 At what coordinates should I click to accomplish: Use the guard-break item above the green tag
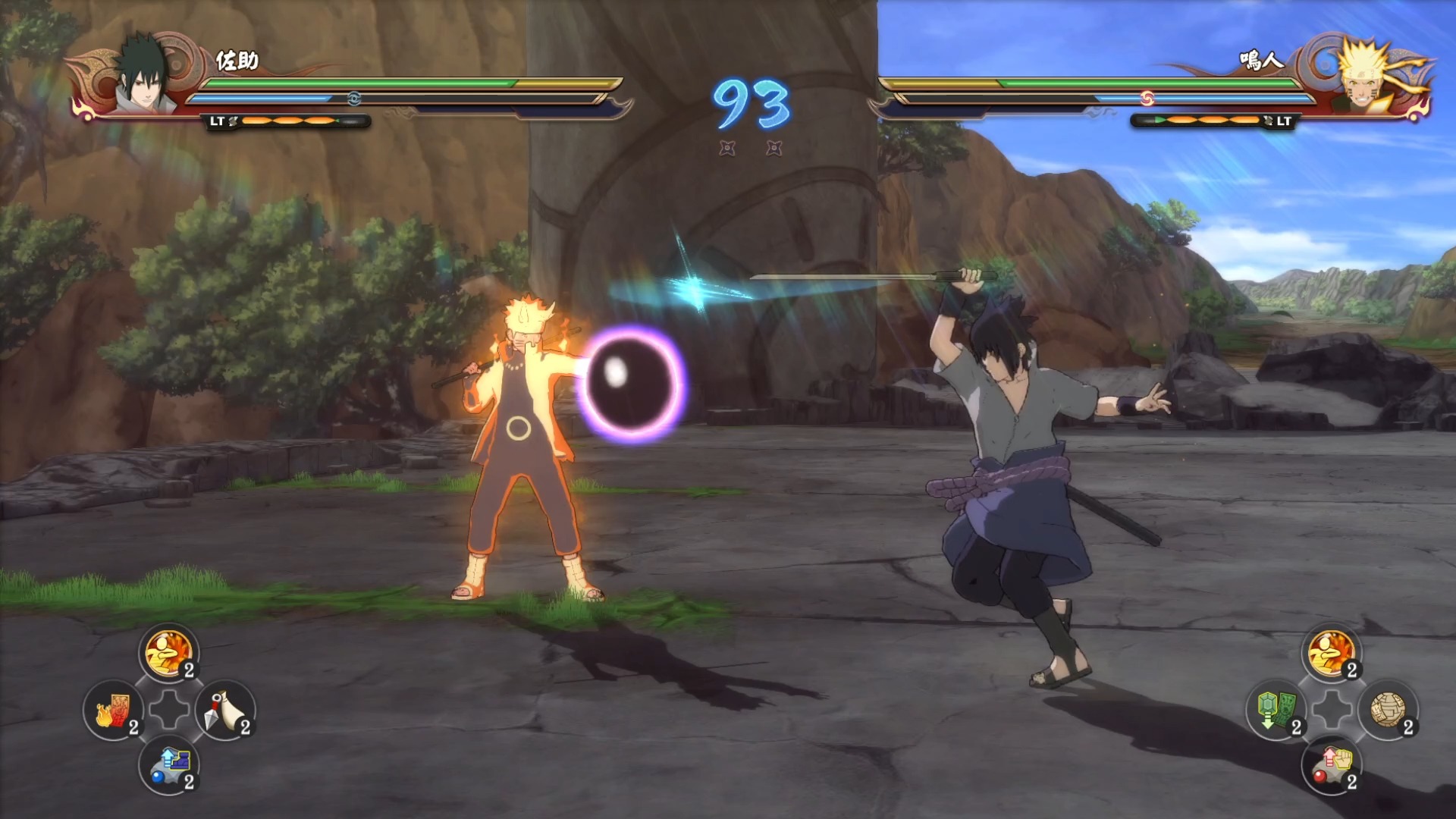1332,653
